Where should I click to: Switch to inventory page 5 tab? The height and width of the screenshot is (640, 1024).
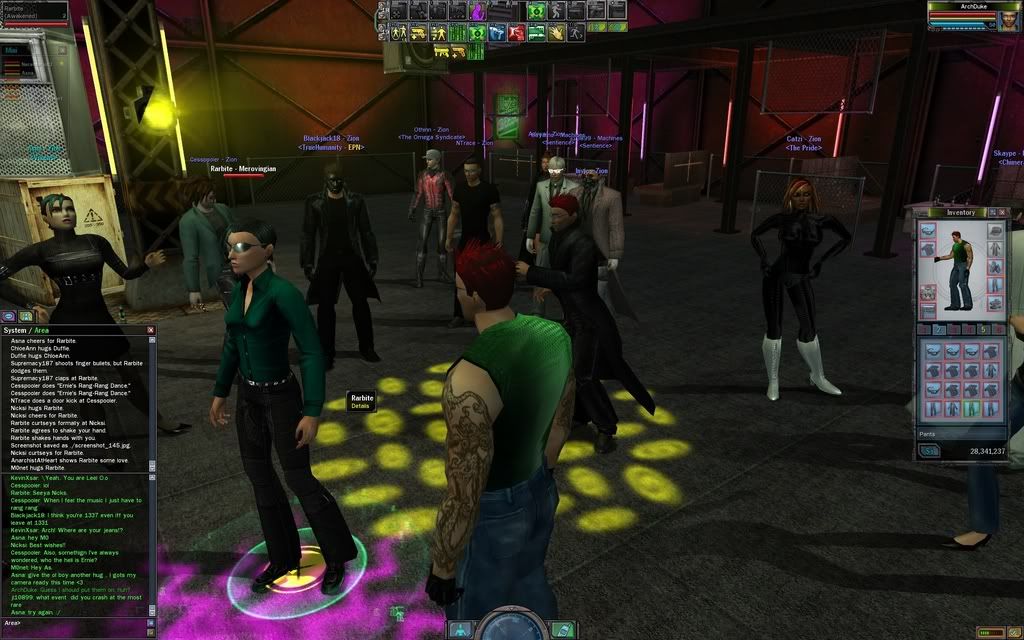[x=982, y=329]
